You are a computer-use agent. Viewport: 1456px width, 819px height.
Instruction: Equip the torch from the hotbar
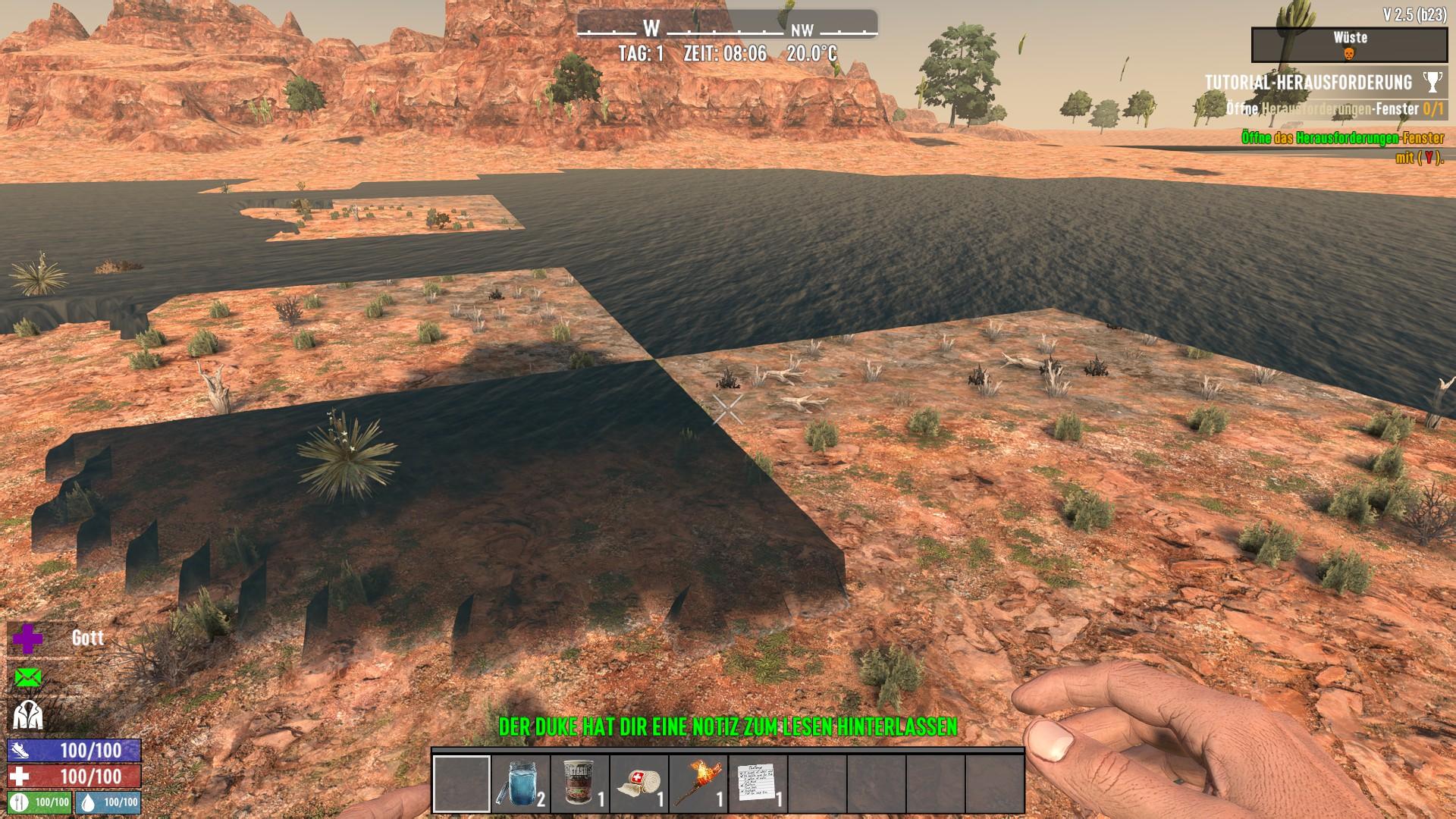coord(698,783)
